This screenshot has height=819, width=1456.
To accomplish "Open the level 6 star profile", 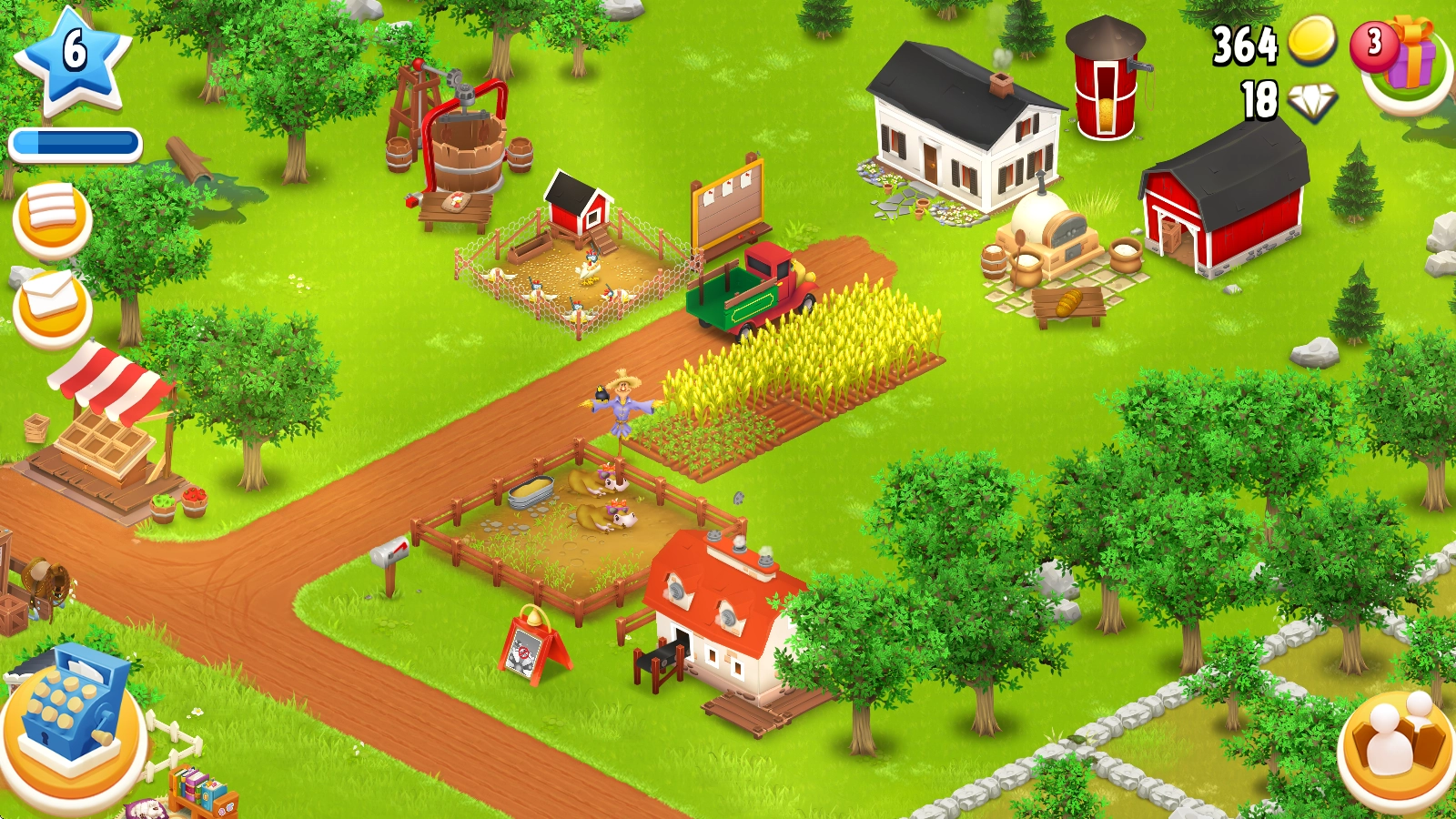I will coord(73,56).
